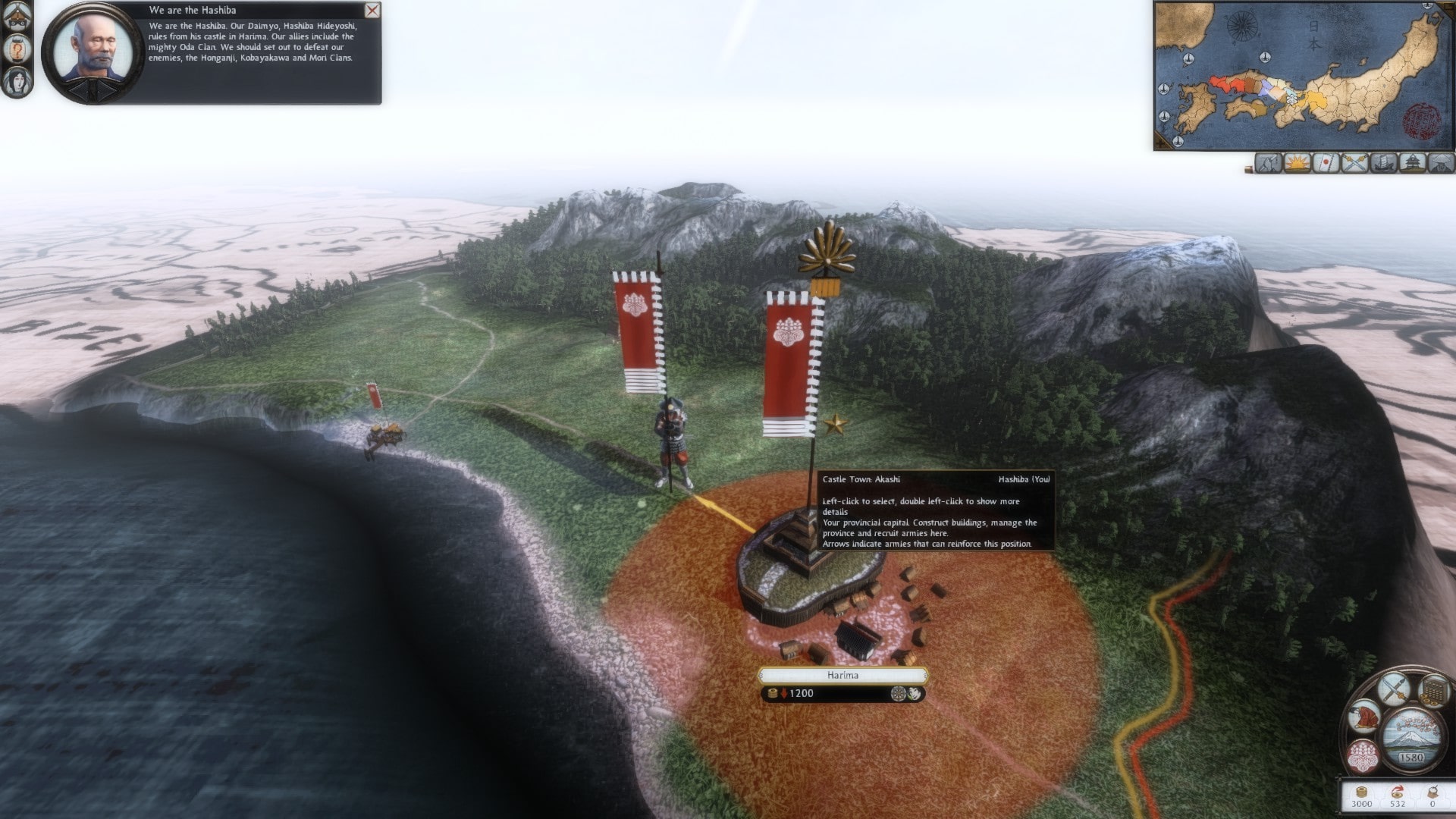This screenshot has height=819, width=1456.
Task: Show the previous advisor message with left arrow
Action: click(x=80, y=90)
